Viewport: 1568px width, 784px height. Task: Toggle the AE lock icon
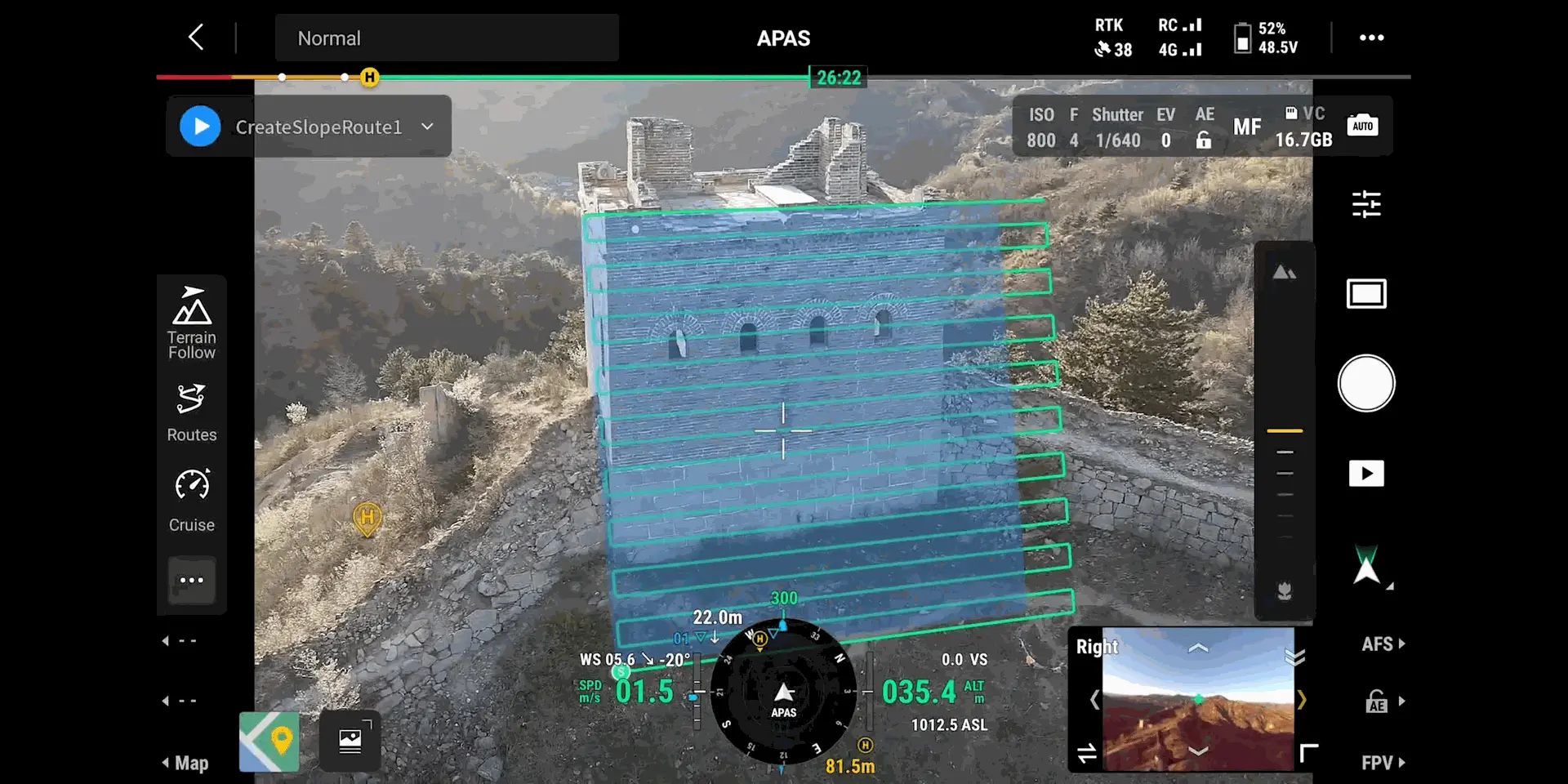pos(1204,140)
